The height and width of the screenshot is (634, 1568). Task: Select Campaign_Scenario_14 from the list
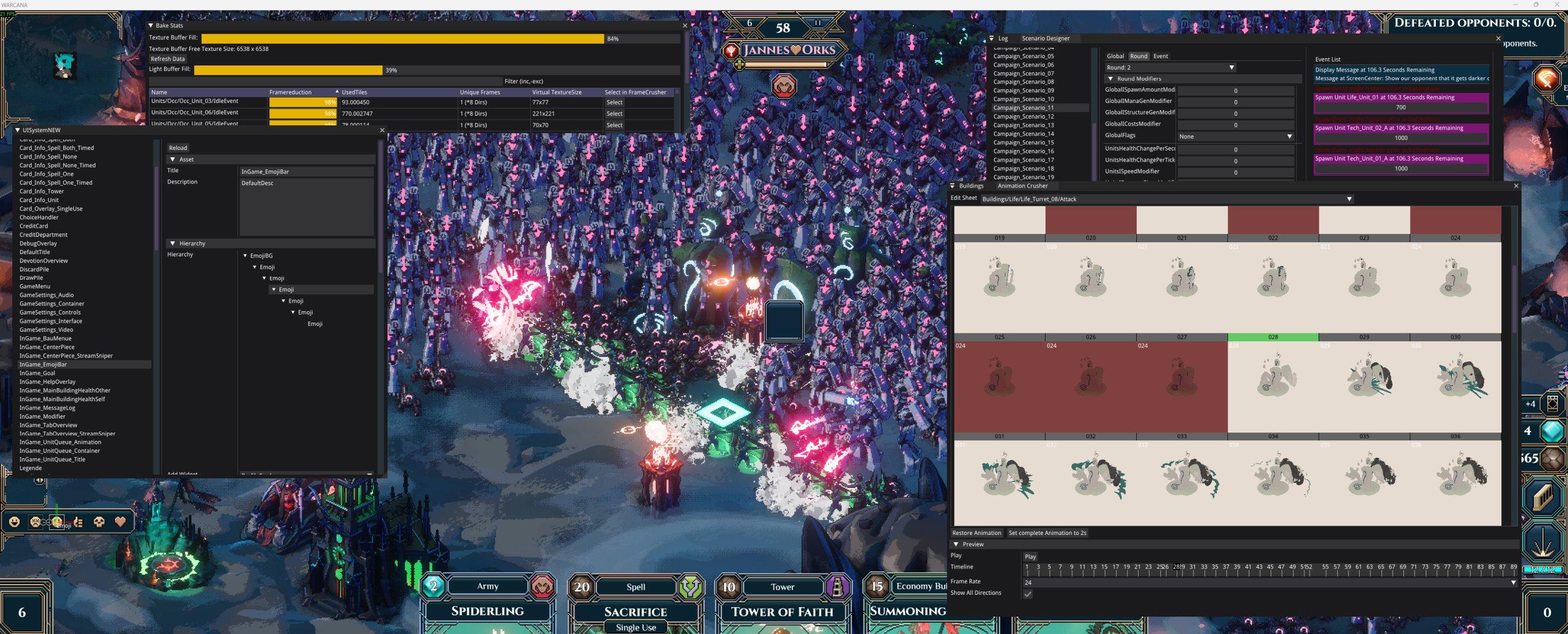[x=1023, y=134]
